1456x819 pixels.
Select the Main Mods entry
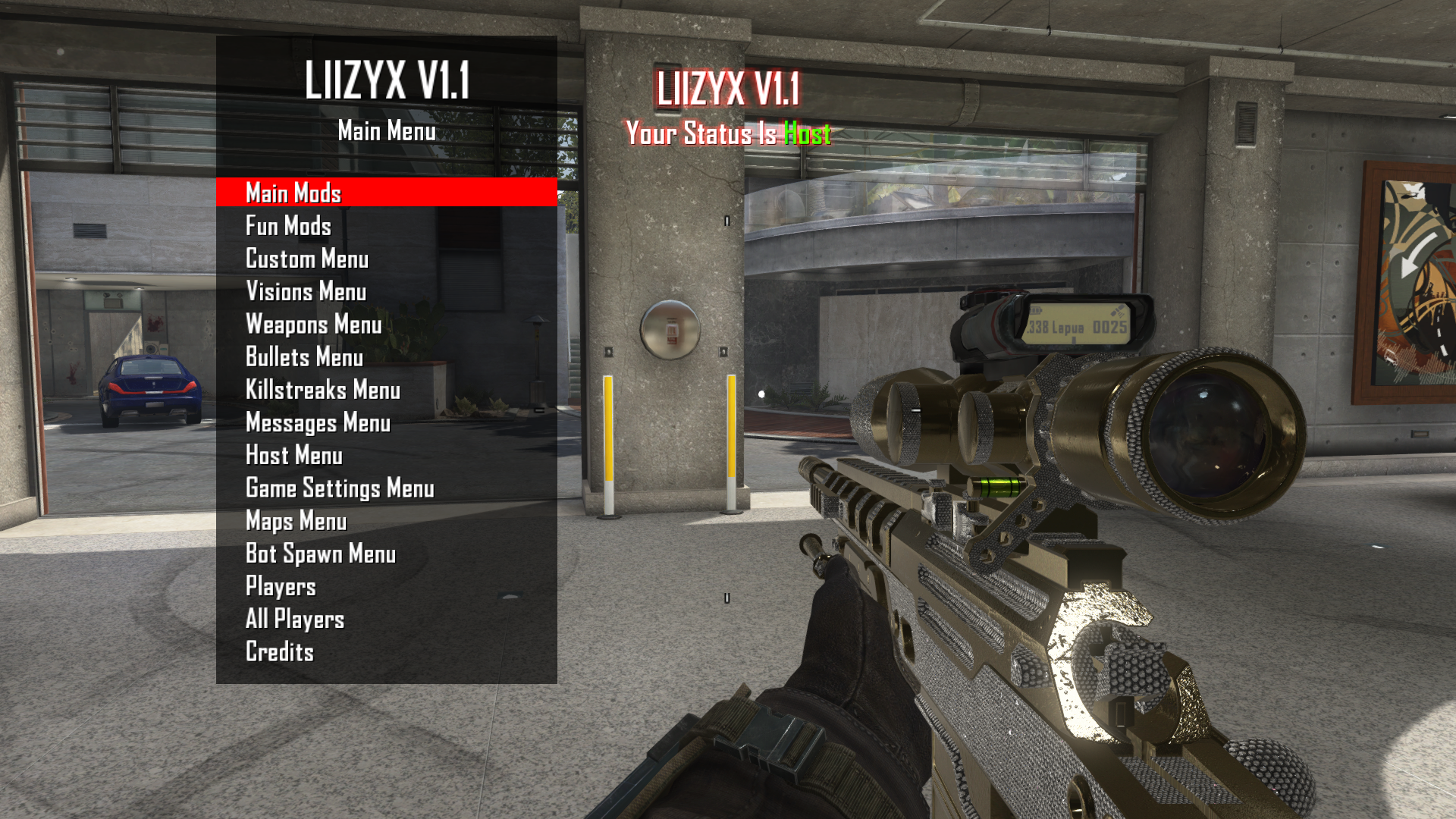tap(293, 193)
